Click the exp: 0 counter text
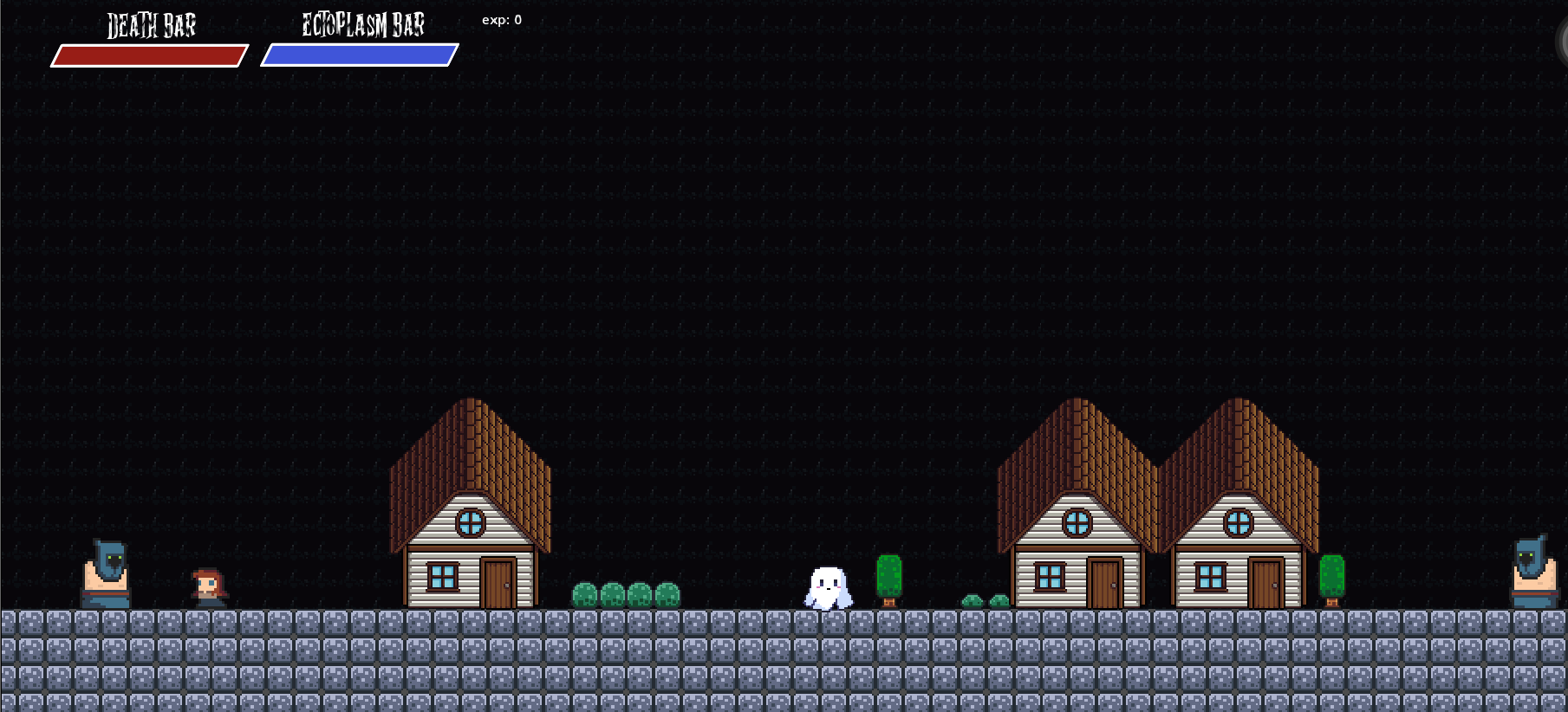Screen dimensions: 1568x712 coord(501,20)
